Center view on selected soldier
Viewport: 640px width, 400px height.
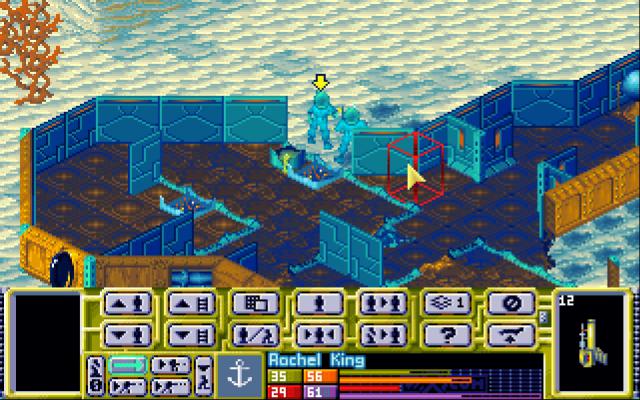pyautogui.click(x=316, y=333)
